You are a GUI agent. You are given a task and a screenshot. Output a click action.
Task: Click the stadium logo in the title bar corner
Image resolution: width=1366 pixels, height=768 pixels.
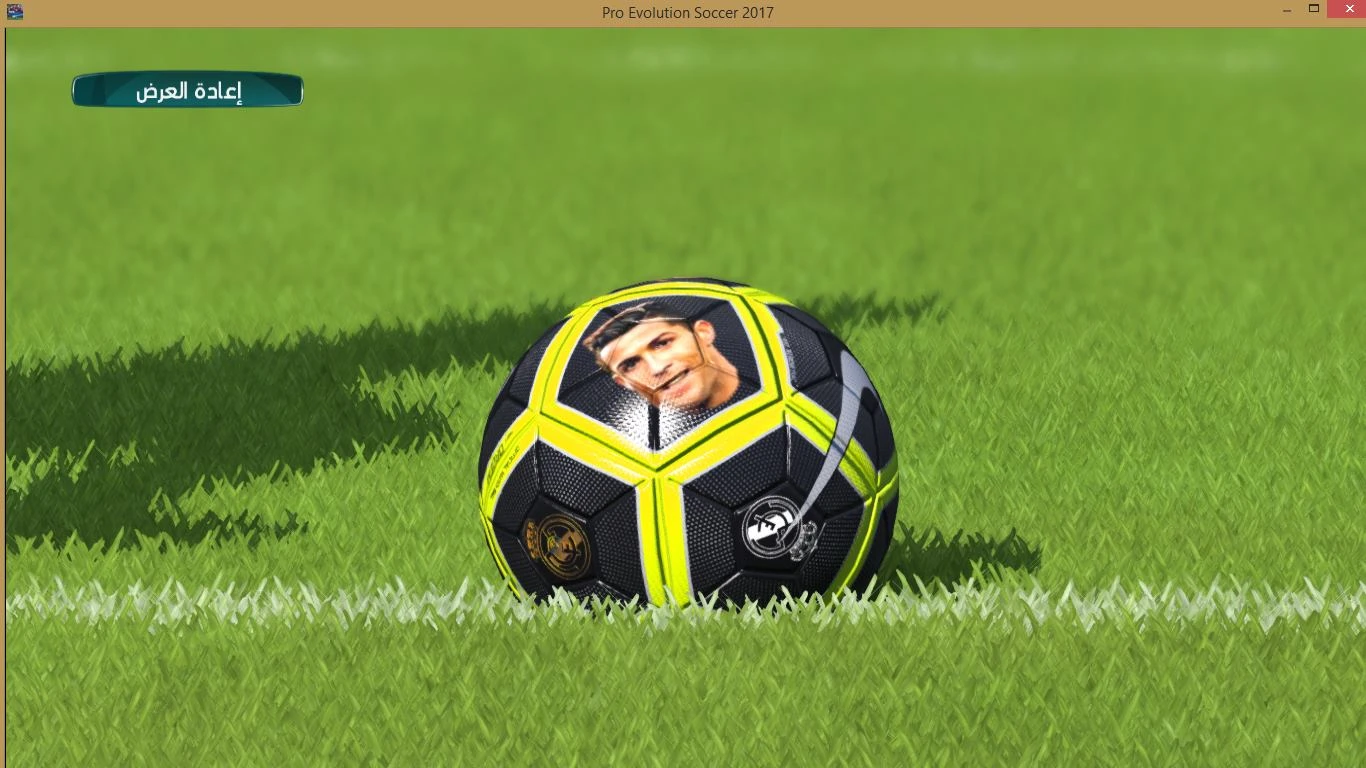[x=14, y=10]
